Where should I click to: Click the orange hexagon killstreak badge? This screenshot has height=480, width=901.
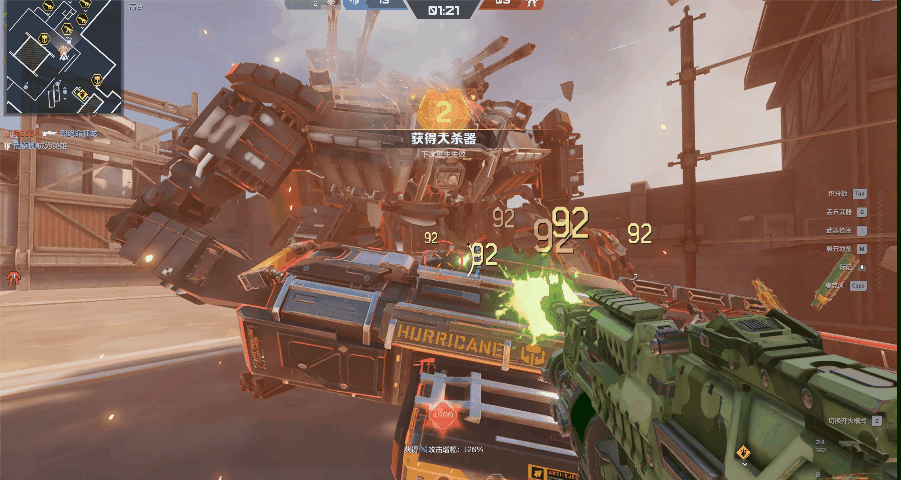[444, 109]
